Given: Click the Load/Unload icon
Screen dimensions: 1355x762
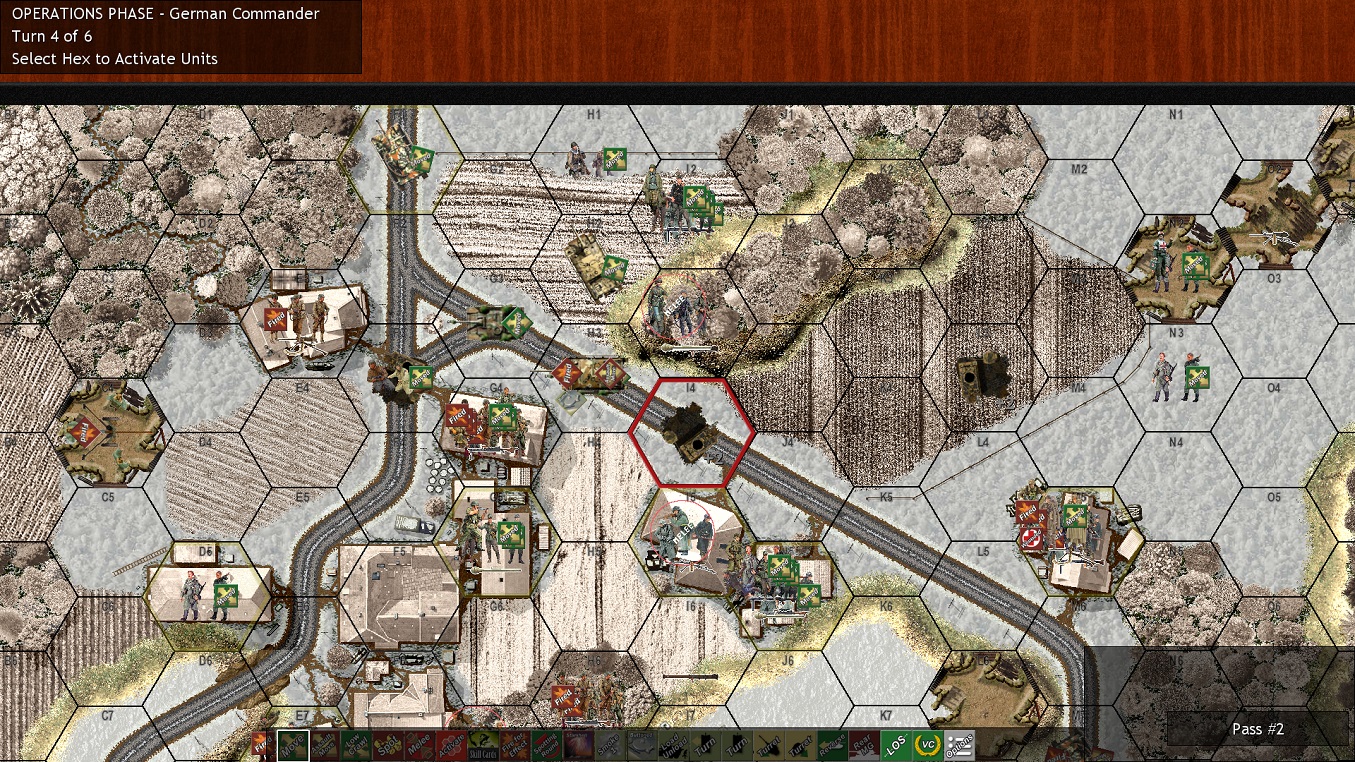Looking at the screenshot, I should [671, 745].
